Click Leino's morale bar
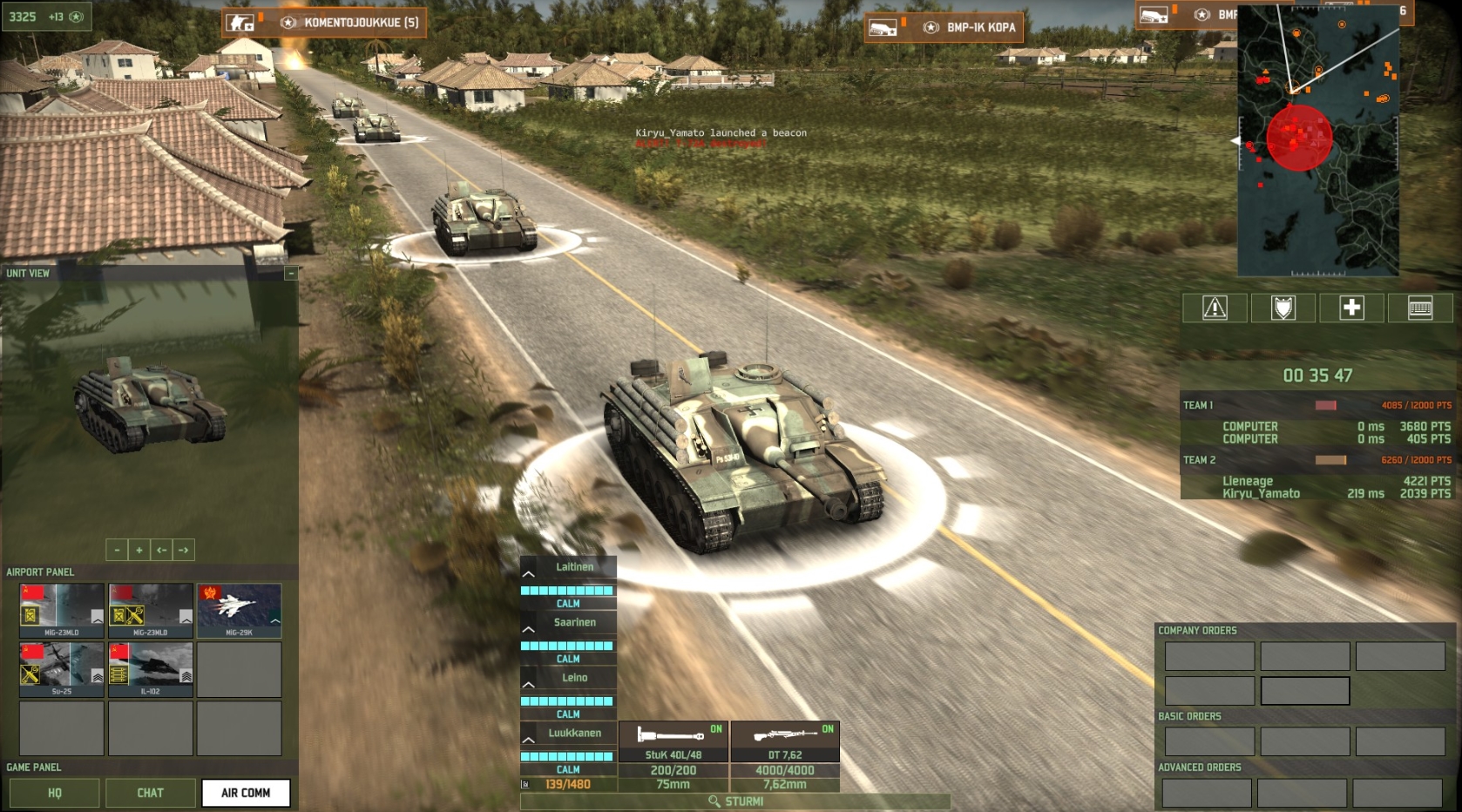Screen dimensions: 1462x812 click(x=566, y=700)
